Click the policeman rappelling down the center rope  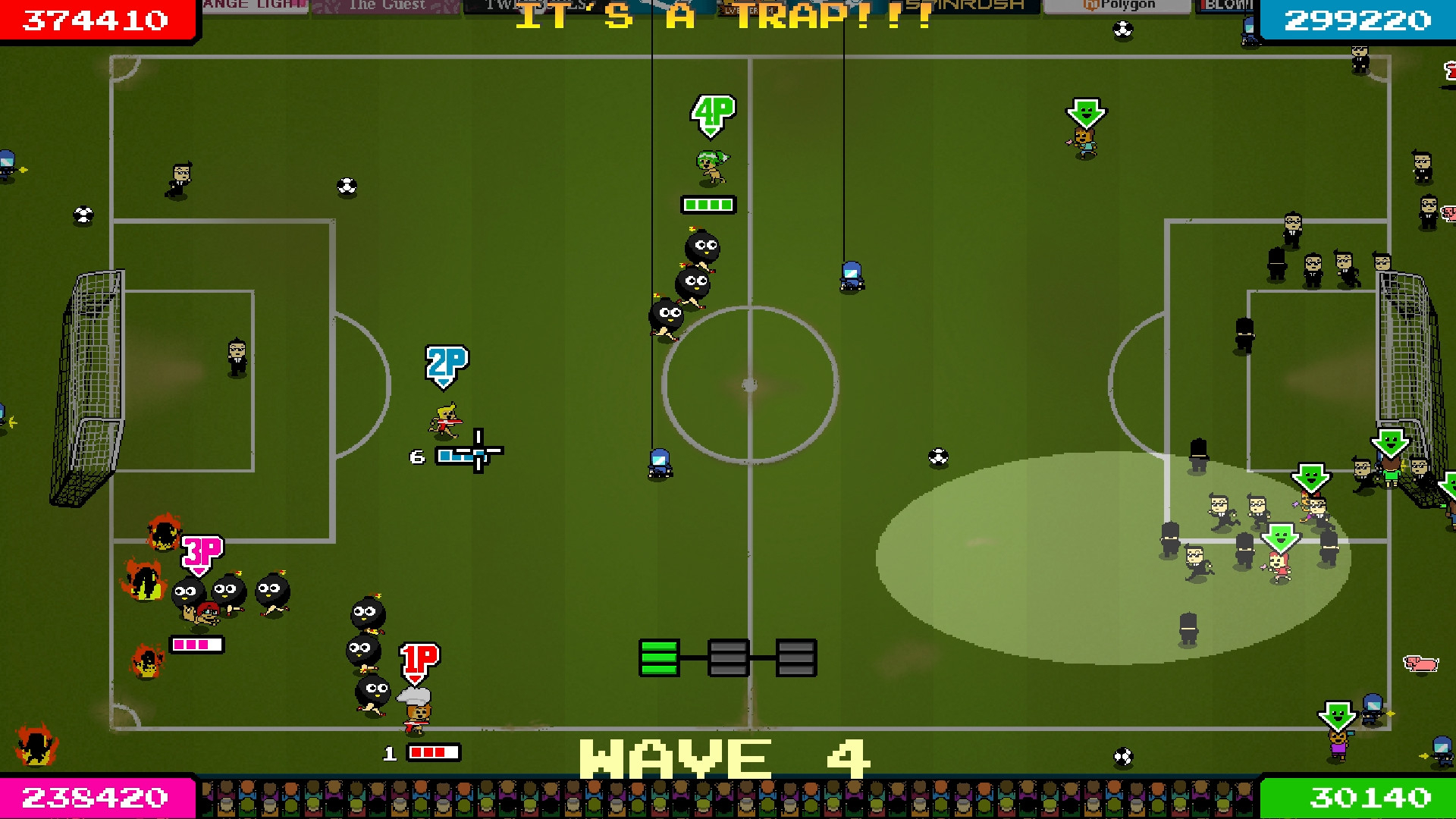point(851,275)
